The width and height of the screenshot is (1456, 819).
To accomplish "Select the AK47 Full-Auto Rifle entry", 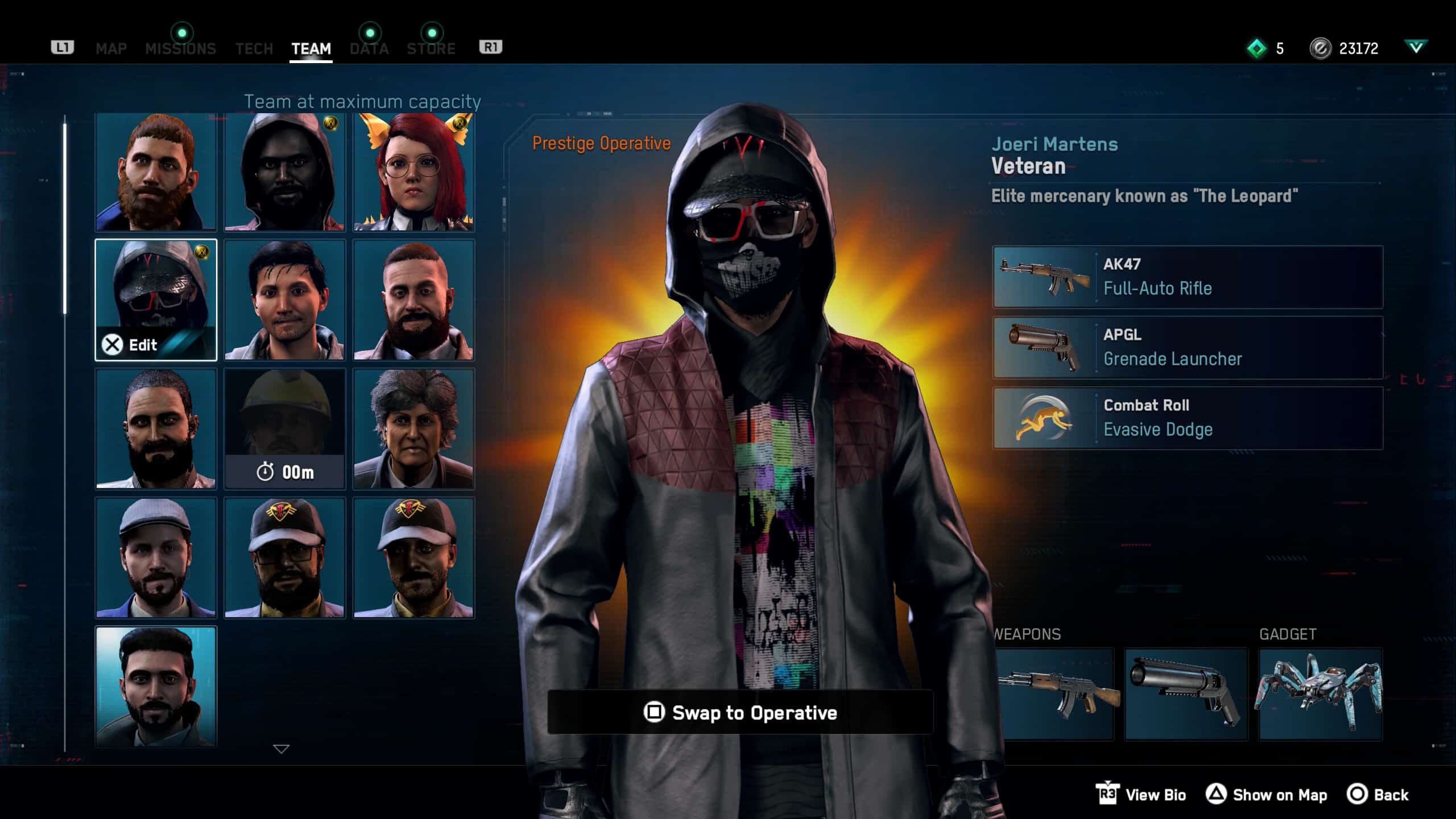I will pos(1188,277).
